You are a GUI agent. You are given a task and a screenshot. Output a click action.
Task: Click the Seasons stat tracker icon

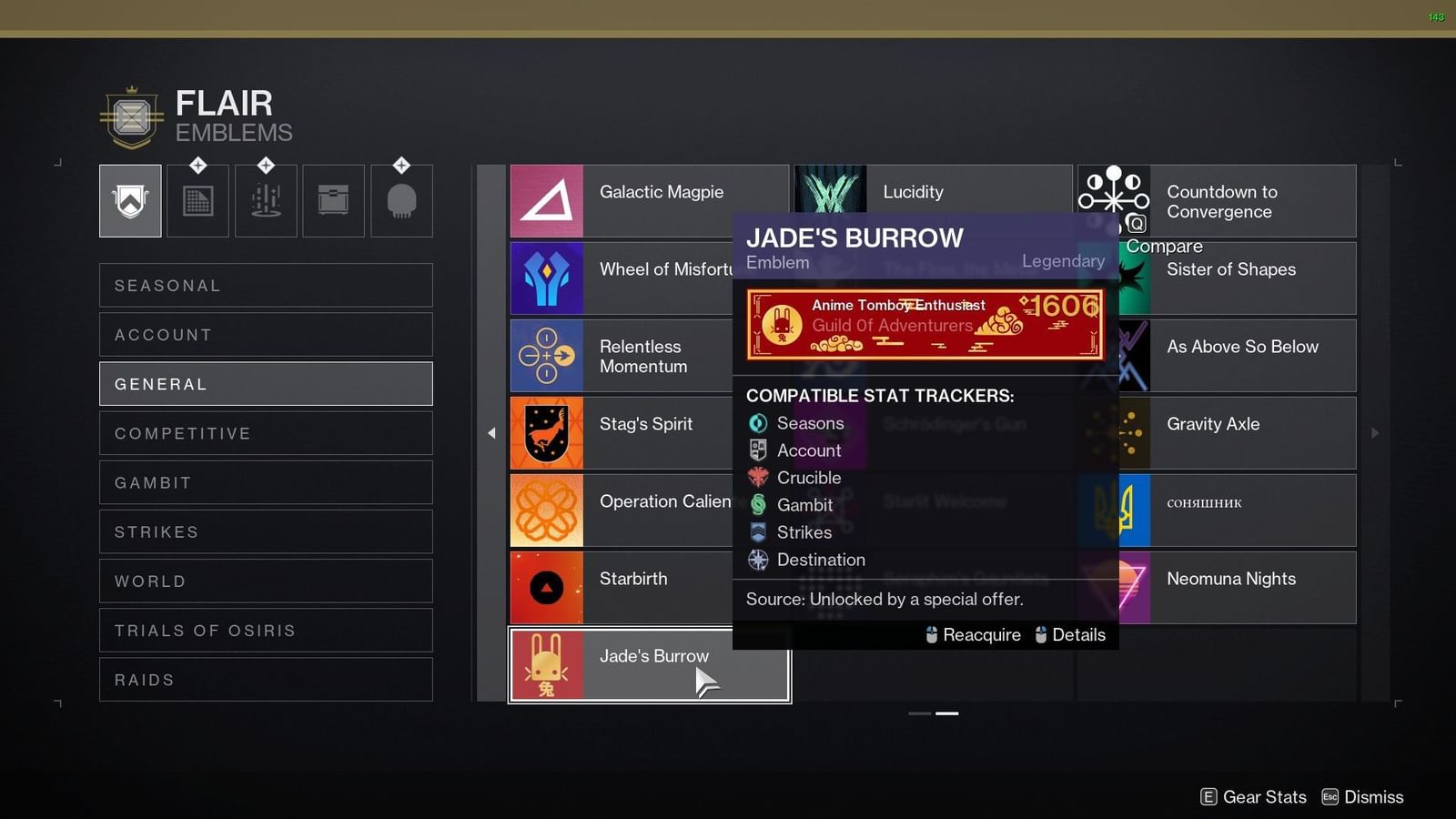pos(758,422)
